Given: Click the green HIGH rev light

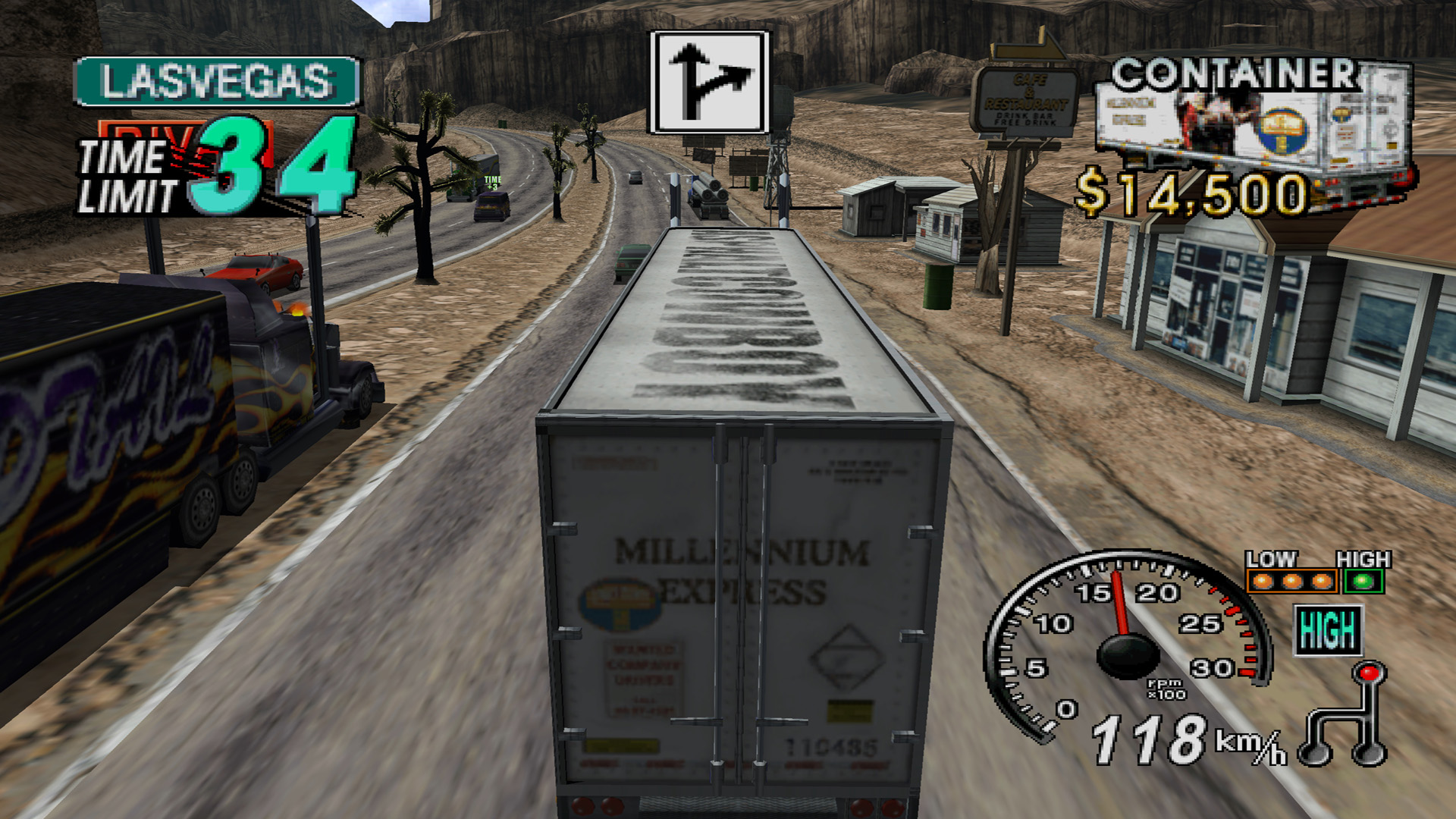Looking at the screenshot, I should [x=1363, y=582].
